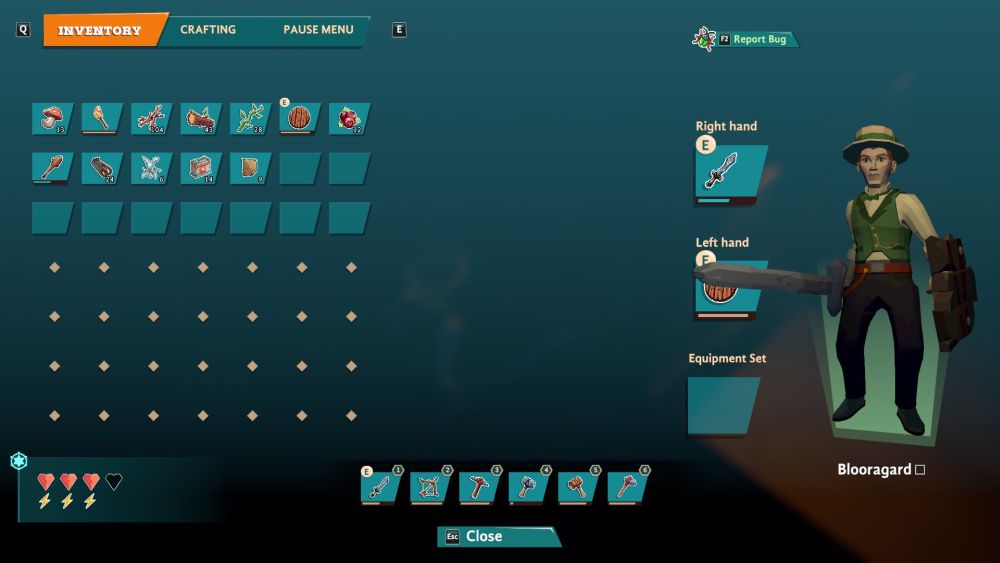The image size is (1000, 563).
Task: Open the empty Equipment Set slot
Action: pyautogui.click(x=723, y=405)
